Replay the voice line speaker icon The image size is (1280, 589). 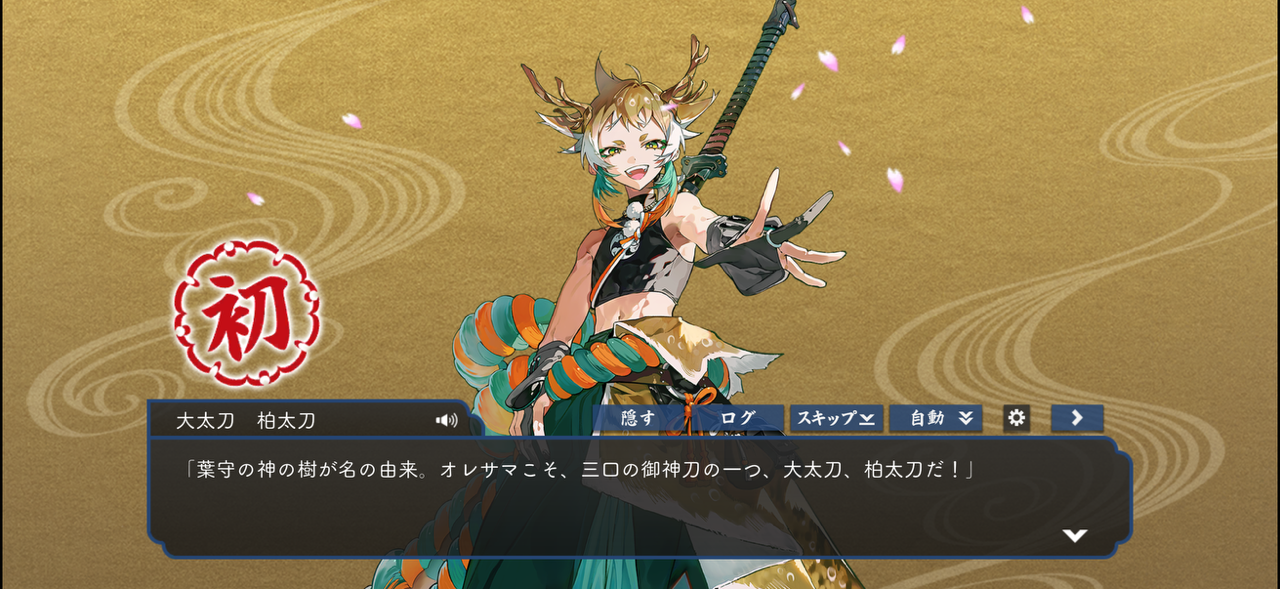click(446, 420)
